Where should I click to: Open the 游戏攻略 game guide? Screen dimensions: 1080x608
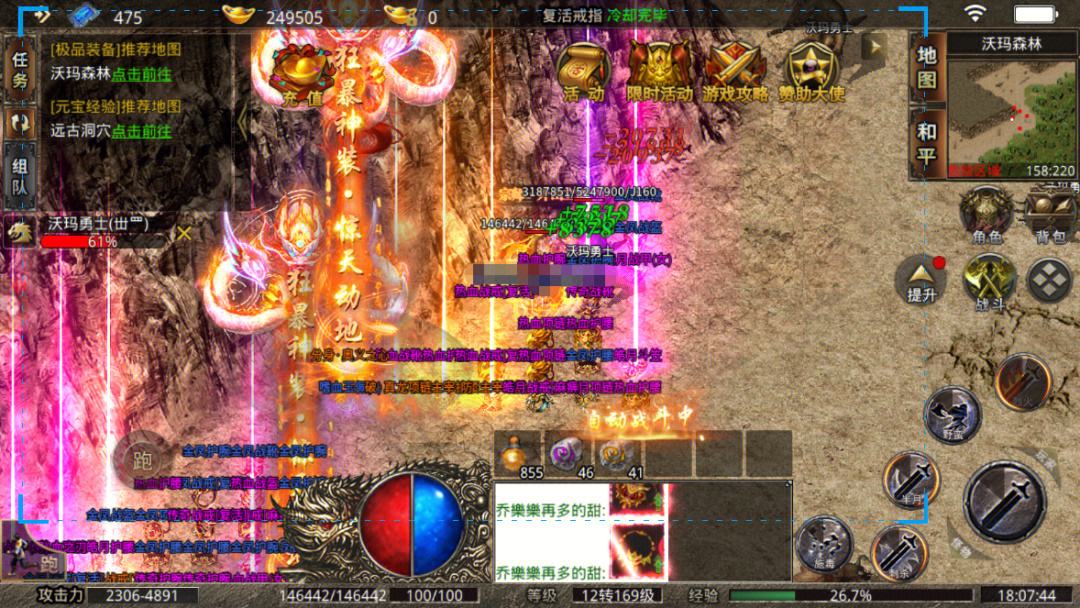pyautogui.click(x=735, y=70)
